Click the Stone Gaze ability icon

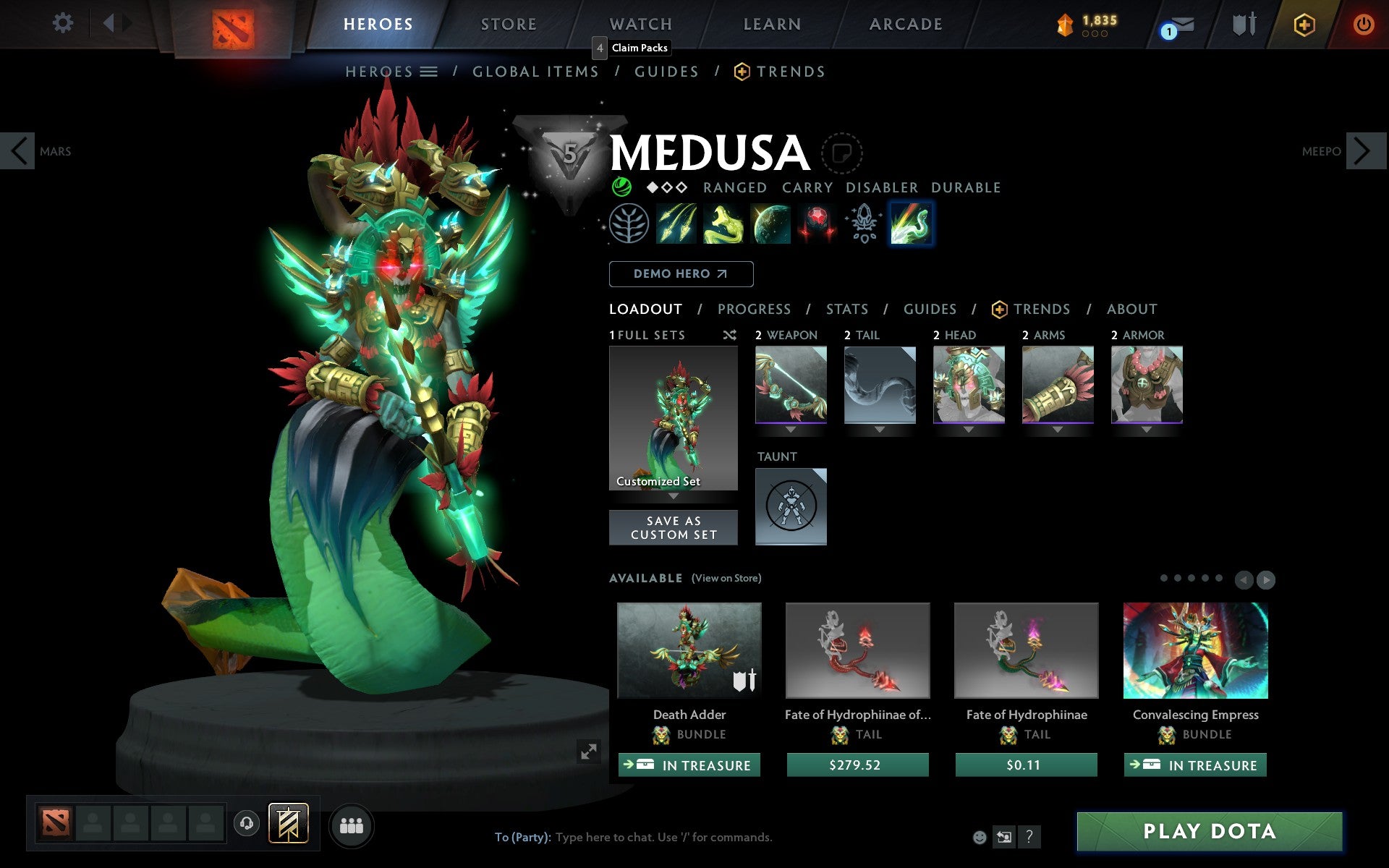[817, 224]
